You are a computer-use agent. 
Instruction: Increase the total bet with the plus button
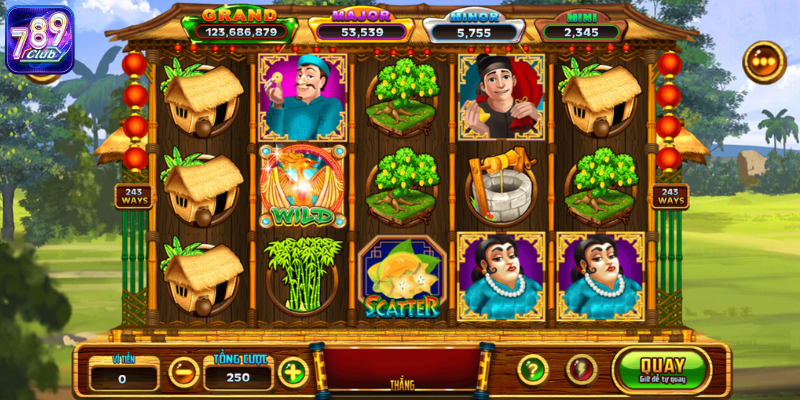coord(292,372)
